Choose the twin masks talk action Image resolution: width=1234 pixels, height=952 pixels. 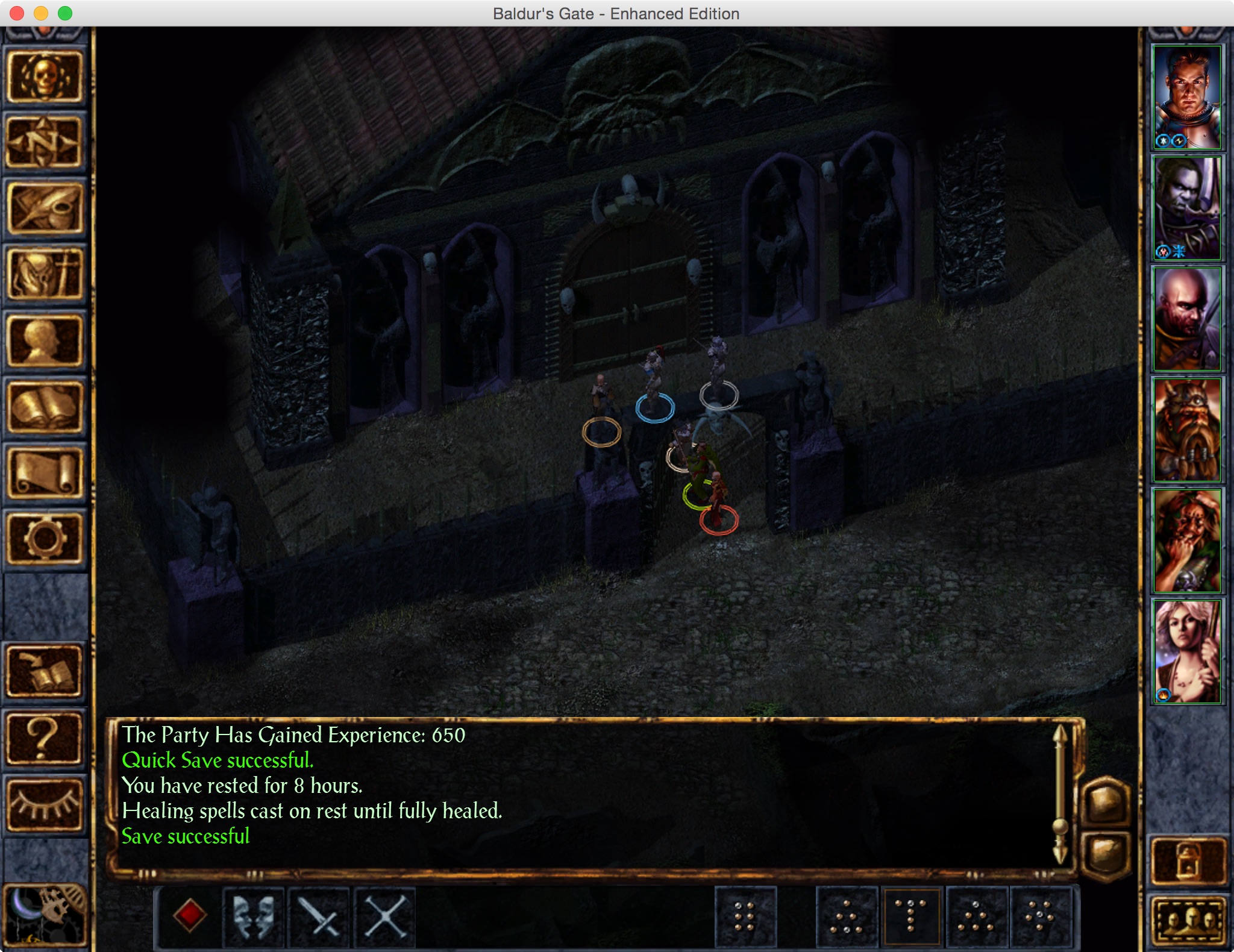click(254, 916)
